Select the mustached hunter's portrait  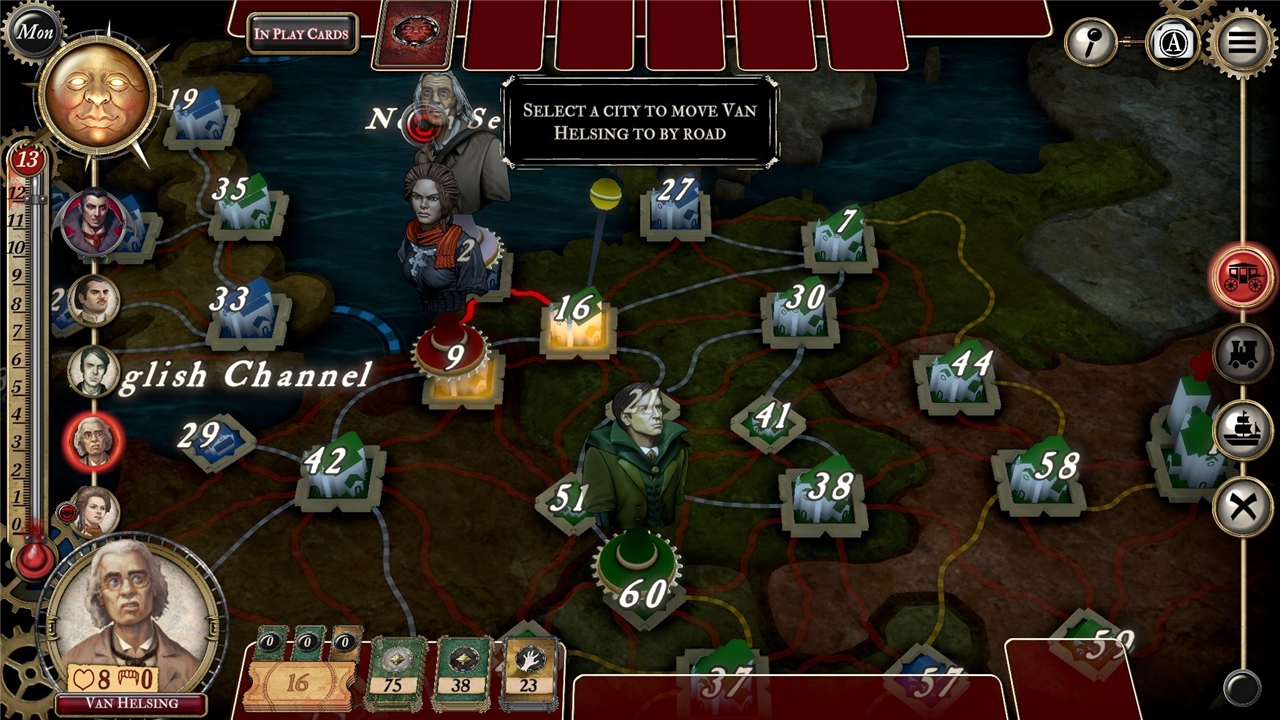click(94, 300)
